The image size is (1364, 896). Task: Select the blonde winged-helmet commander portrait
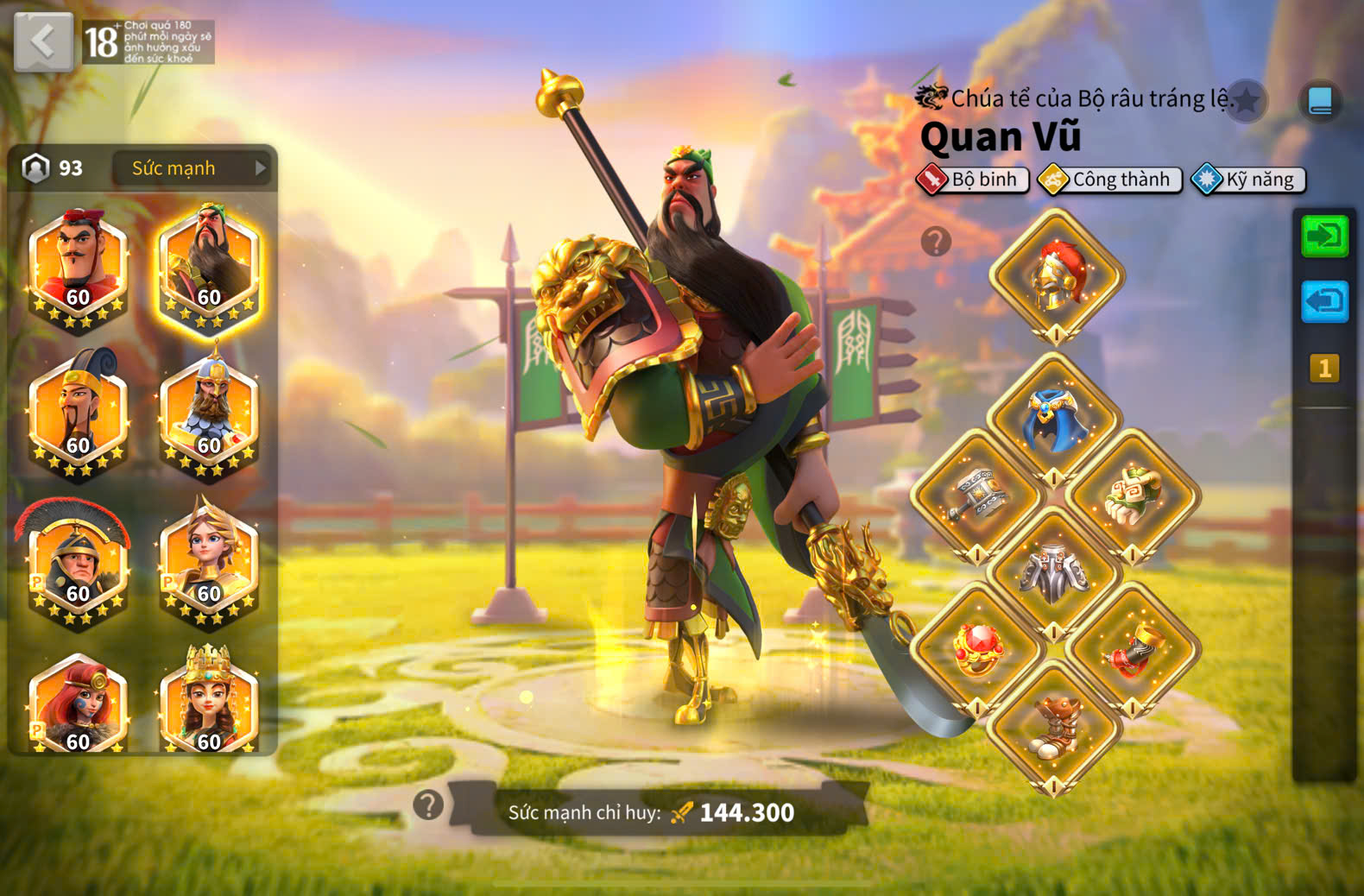point(209,561)
